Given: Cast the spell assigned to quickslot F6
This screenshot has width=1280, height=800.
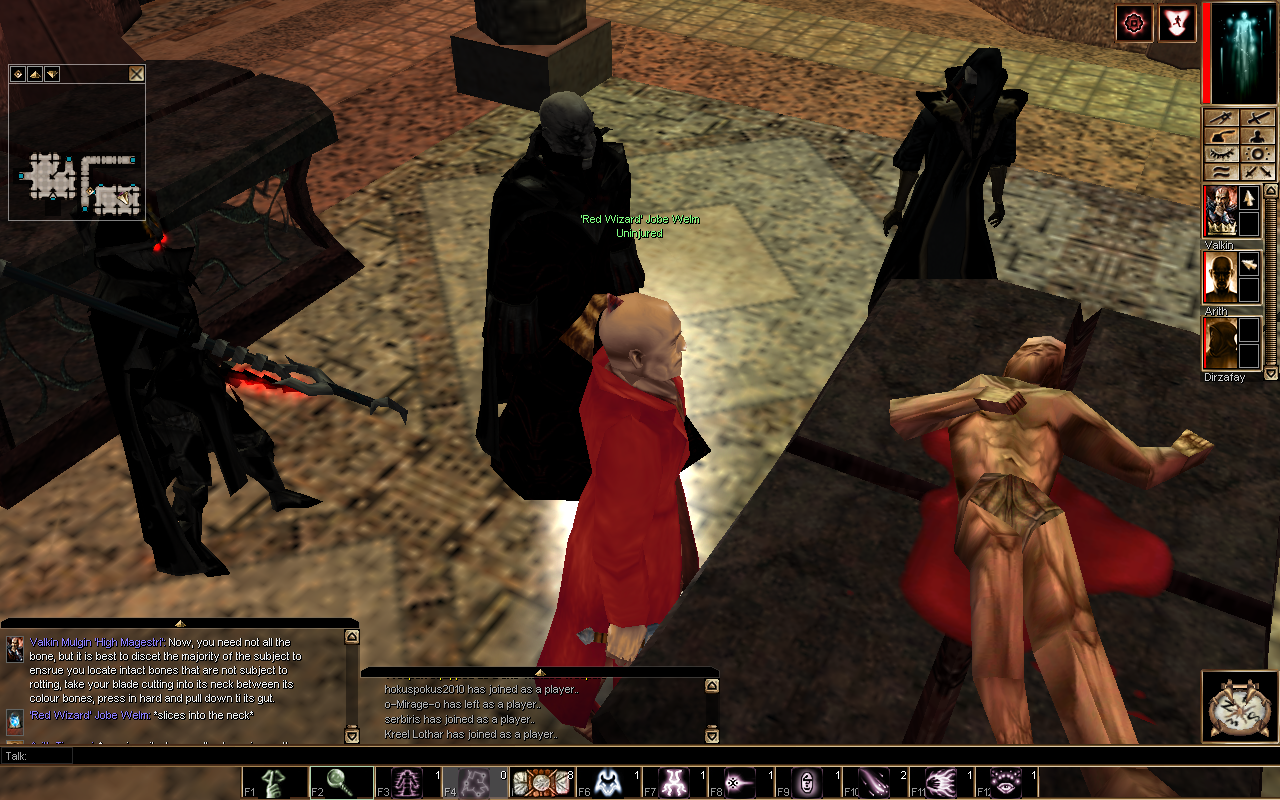Looking at the screenshot, I should pyautogui.click(x=608, y=781).
